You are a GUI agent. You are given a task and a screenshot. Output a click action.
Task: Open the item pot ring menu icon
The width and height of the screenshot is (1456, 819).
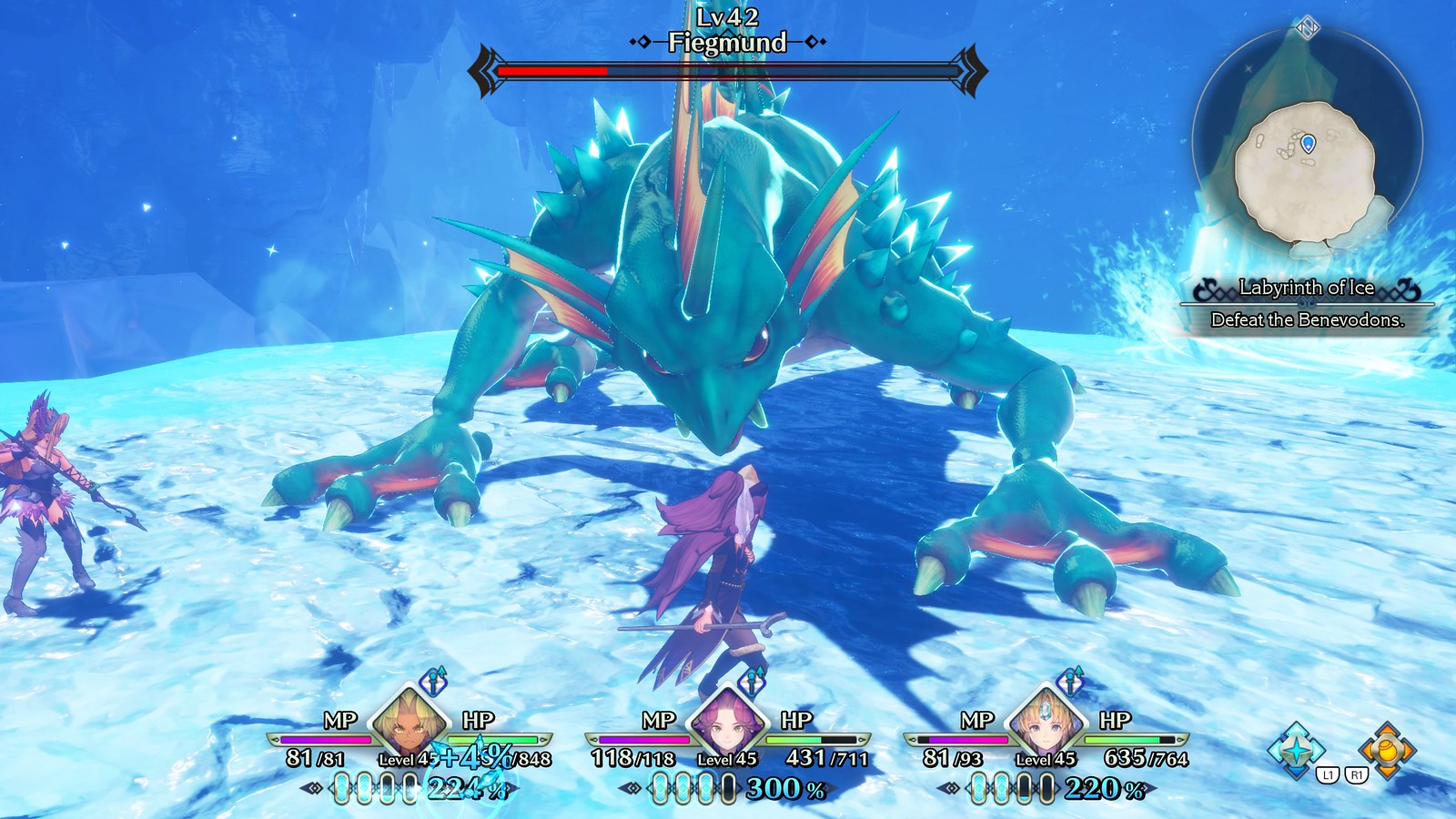[x=1386, y=750]
